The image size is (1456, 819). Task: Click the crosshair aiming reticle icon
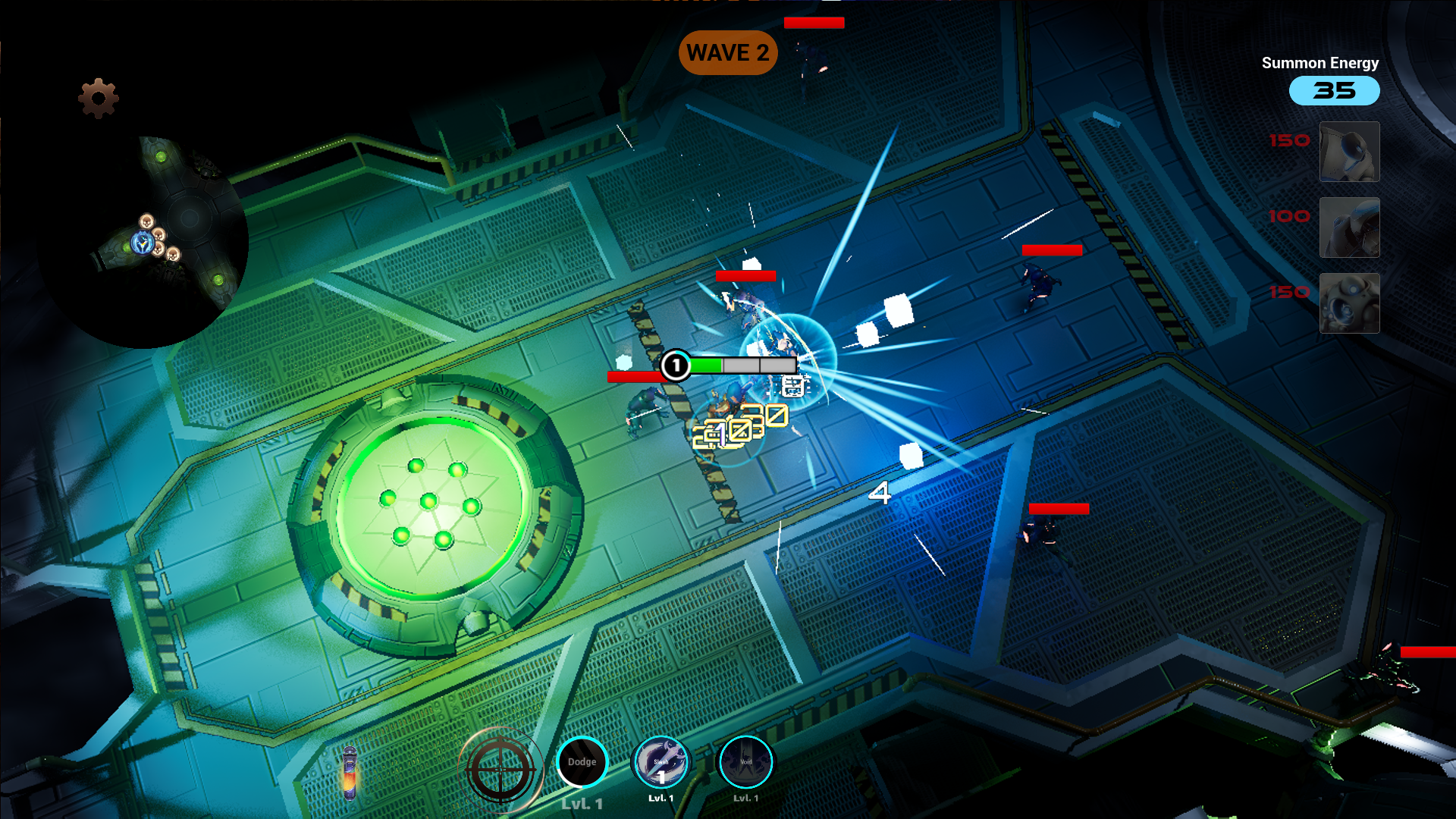[x=500, y=768]
